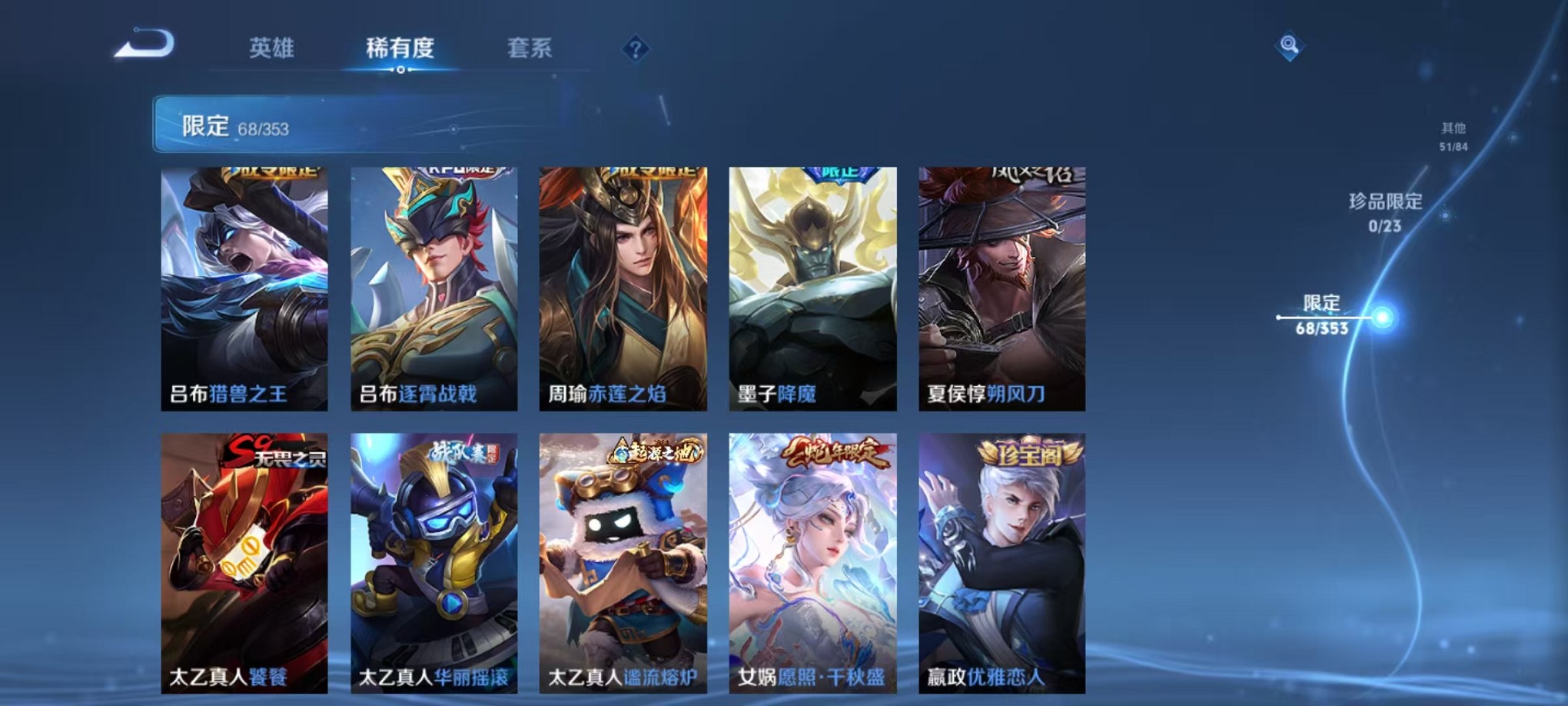Open the 吕布猎兽之王 skin card

(x=244, y=288)
